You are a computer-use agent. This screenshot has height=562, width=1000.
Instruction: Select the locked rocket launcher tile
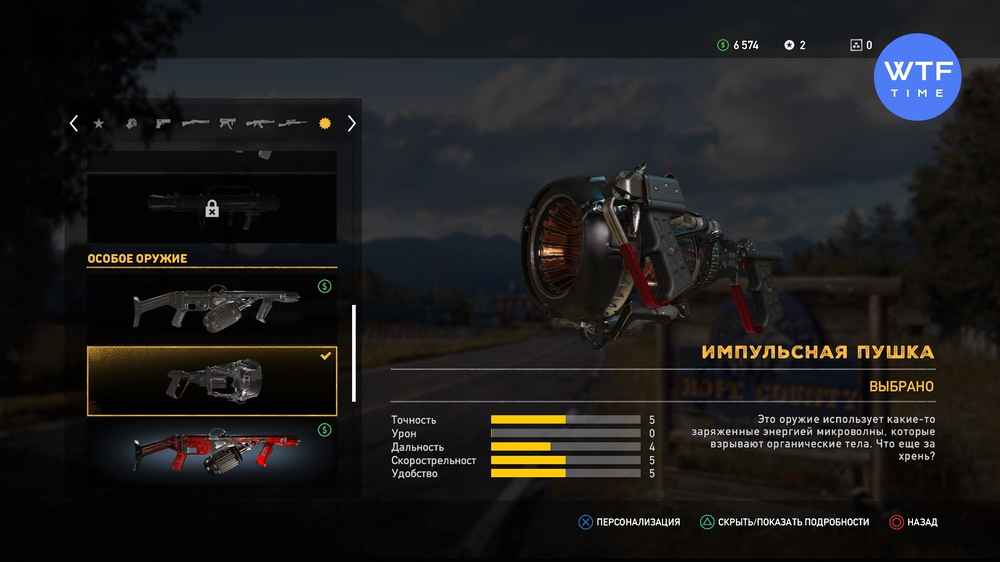[x=212, y=205]
